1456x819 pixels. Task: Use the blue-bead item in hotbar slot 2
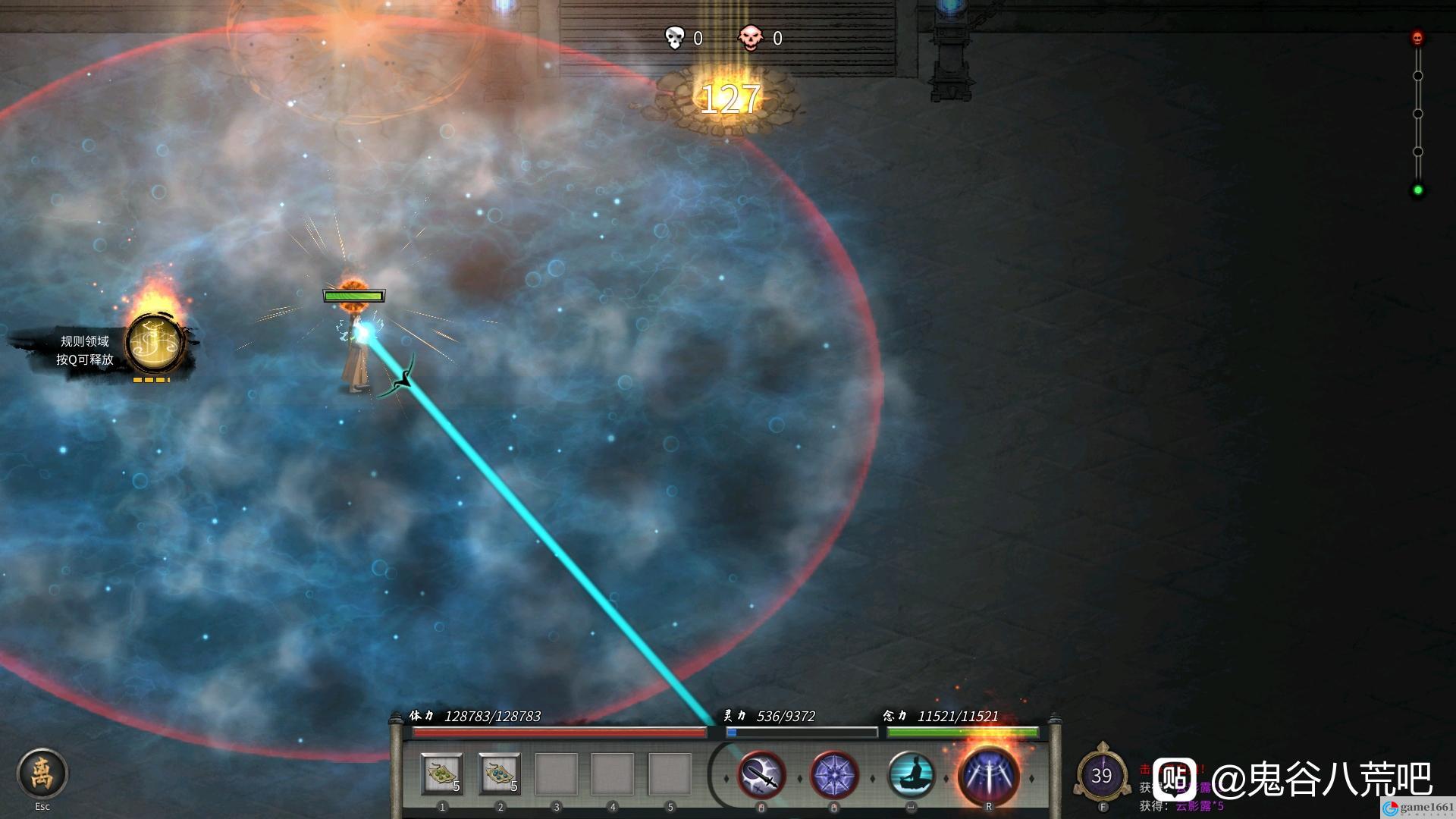[x=500, y=774]
